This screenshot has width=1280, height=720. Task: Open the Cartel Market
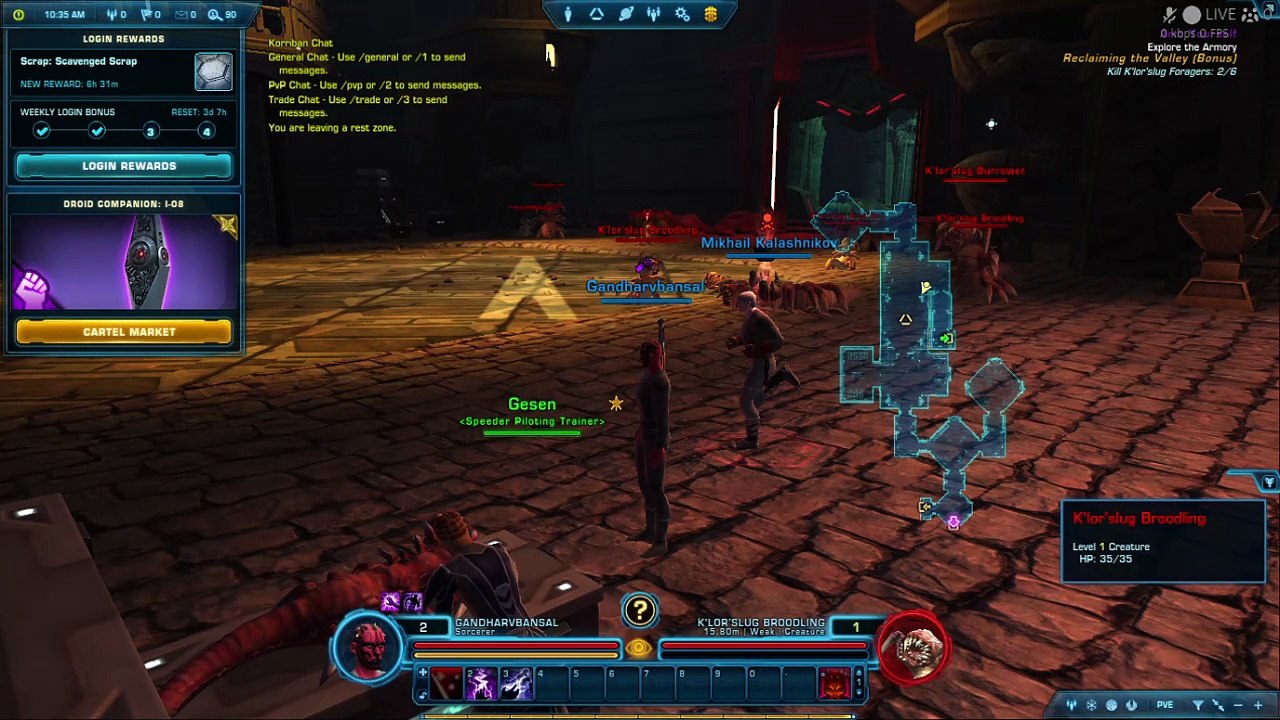click(125, 332)
